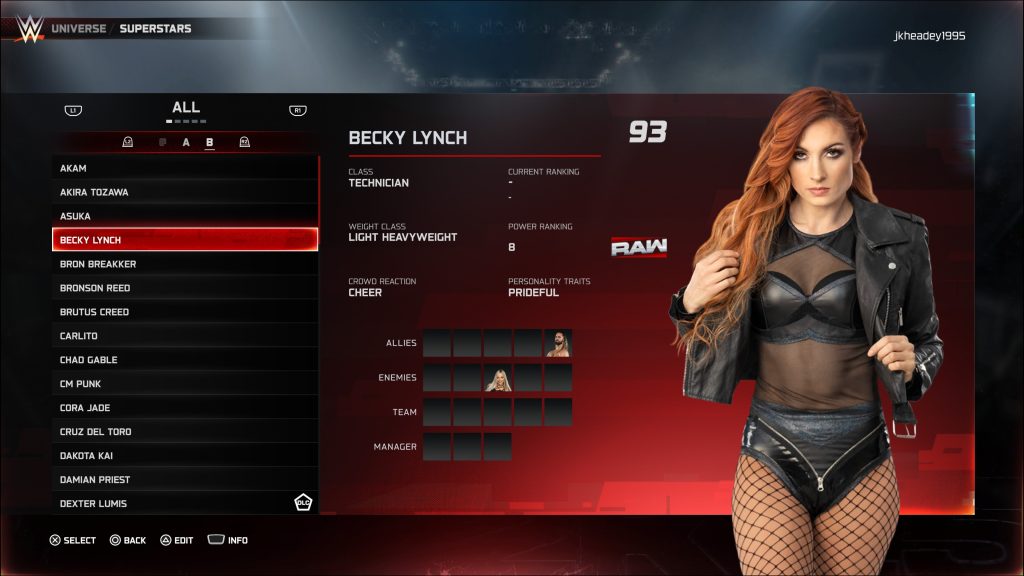The height and width of the screenshot is (576, 1024).
Task: Select the CM Punk entry
Action: pos(185,384)
